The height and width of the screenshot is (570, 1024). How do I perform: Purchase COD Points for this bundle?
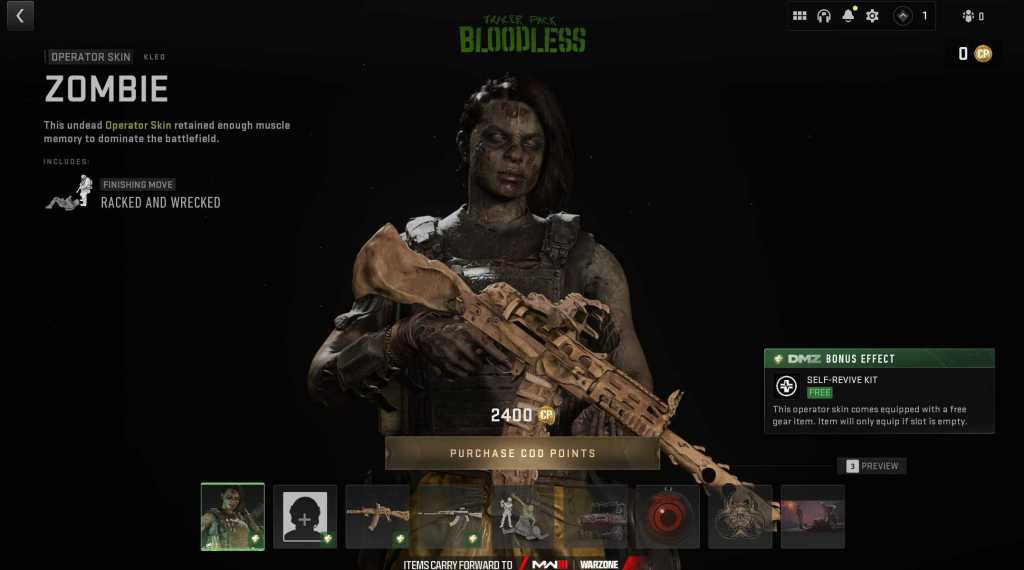522,453
